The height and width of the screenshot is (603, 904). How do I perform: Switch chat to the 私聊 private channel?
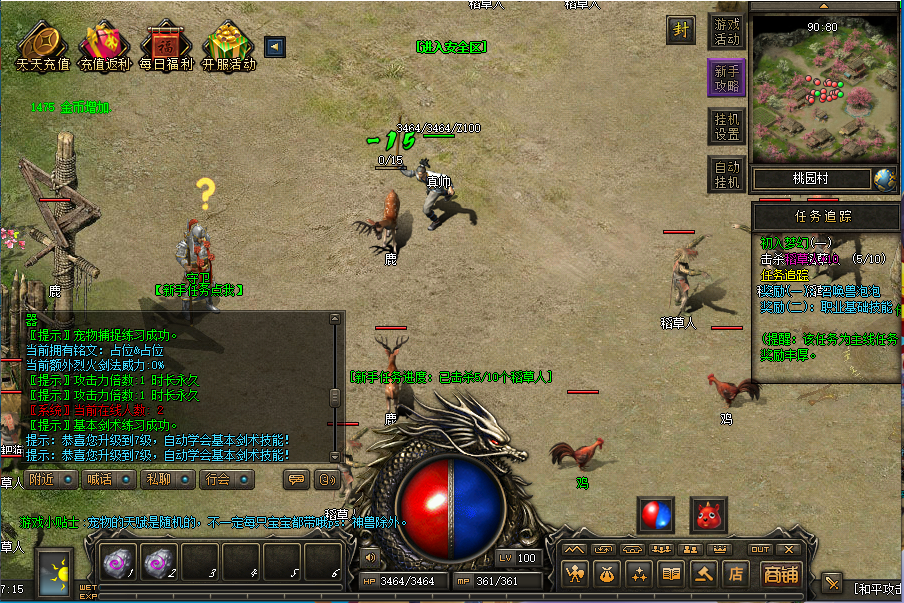click(165, 479)
